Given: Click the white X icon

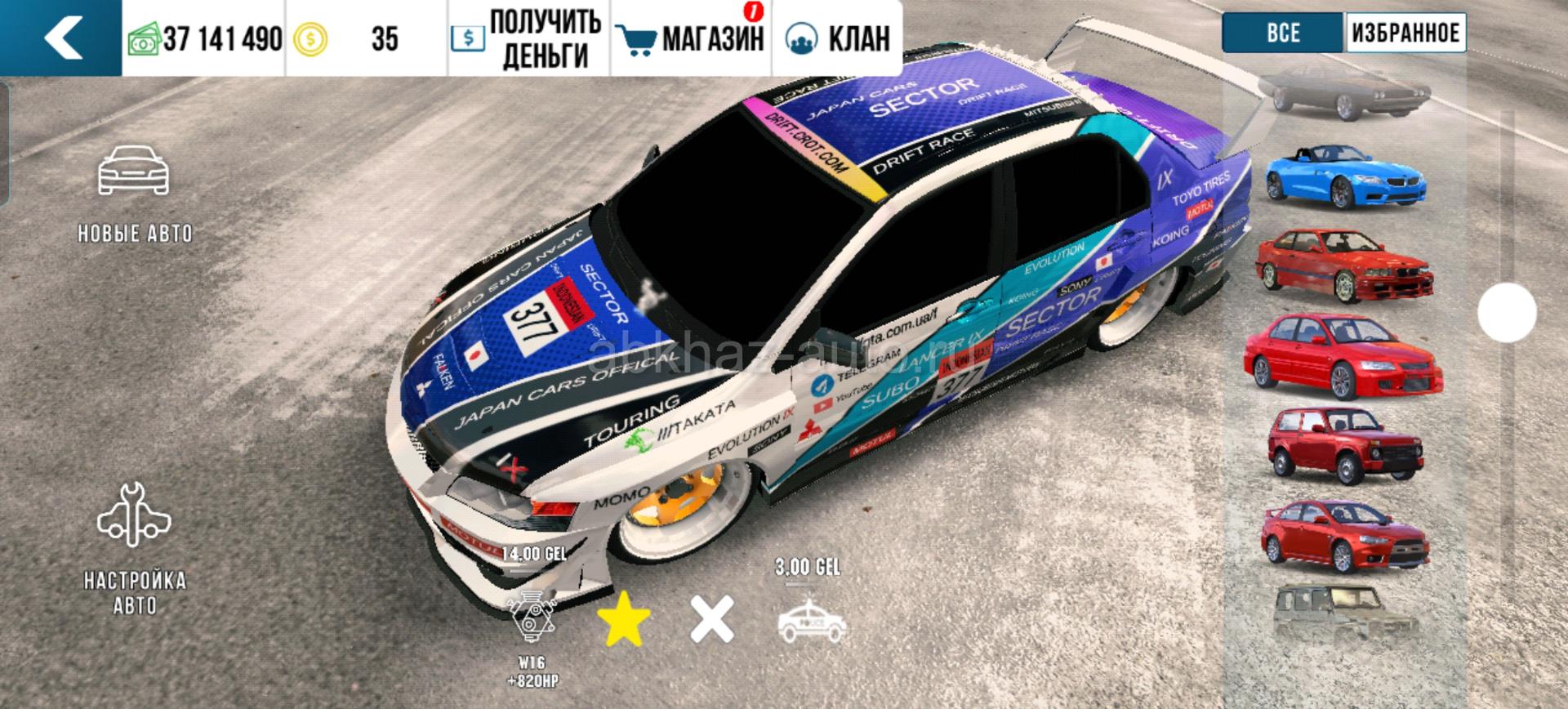Looking at the screenshot, I should pyautogui.click(x=712, y=619).
